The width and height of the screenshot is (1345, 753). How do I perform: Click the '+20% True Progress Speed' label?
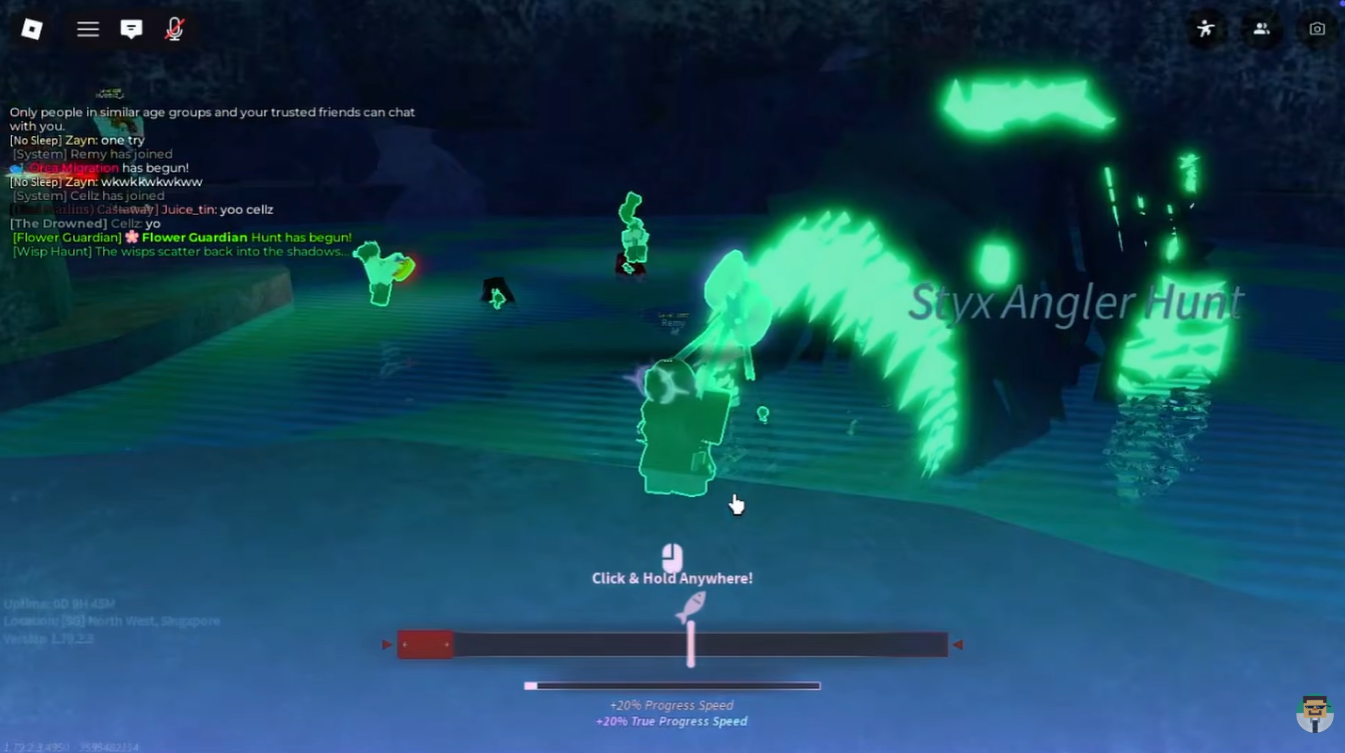(x=671, y=721)
